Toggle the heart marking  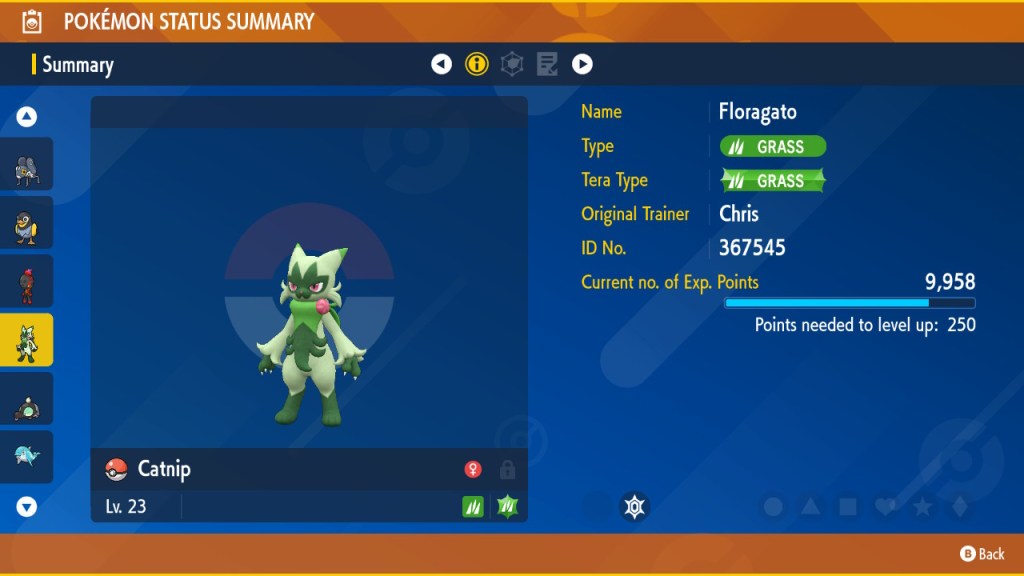[x=885, y=507]
